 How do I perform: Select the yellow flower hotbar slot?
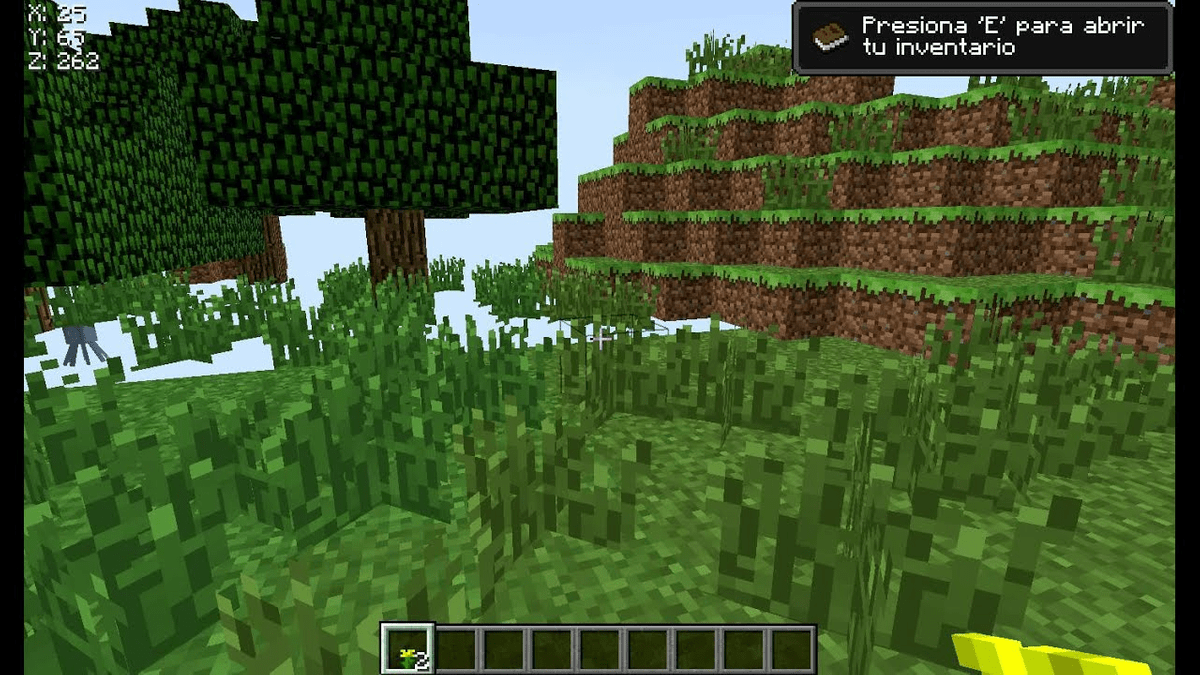[x=408, y=649]
